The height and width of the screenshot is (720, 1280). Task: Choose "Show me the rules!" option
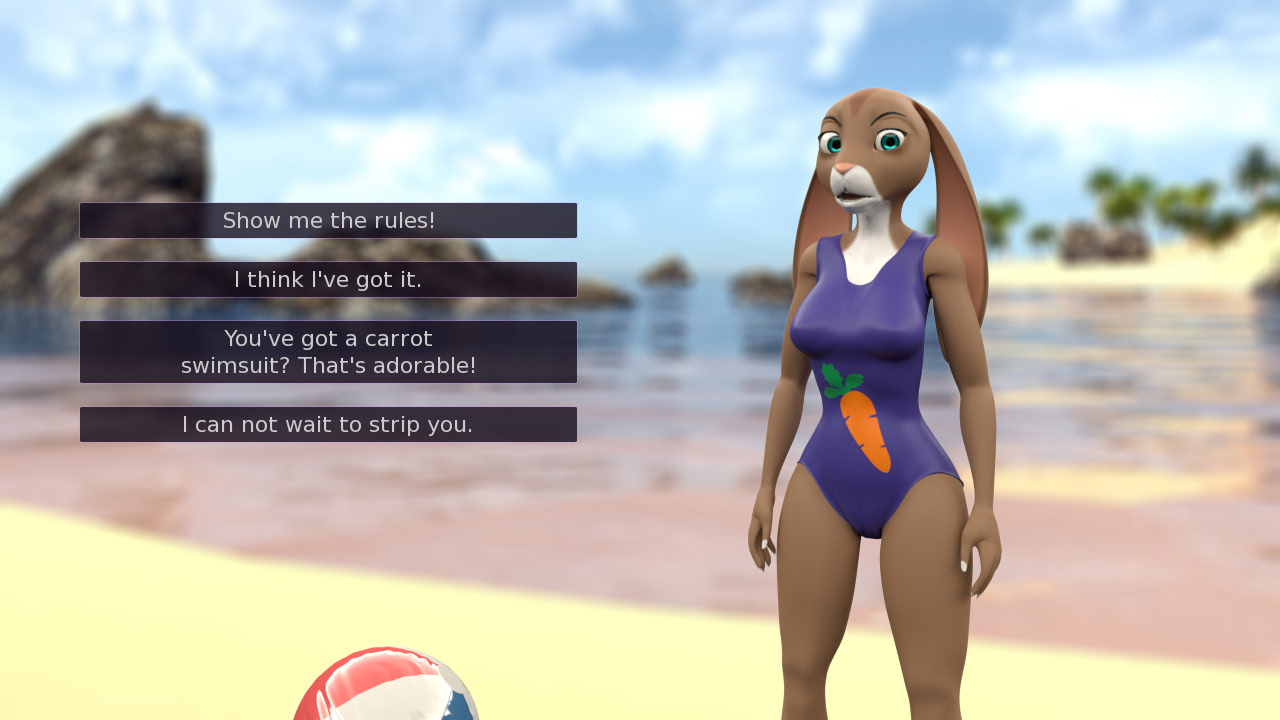click(328, 220)
